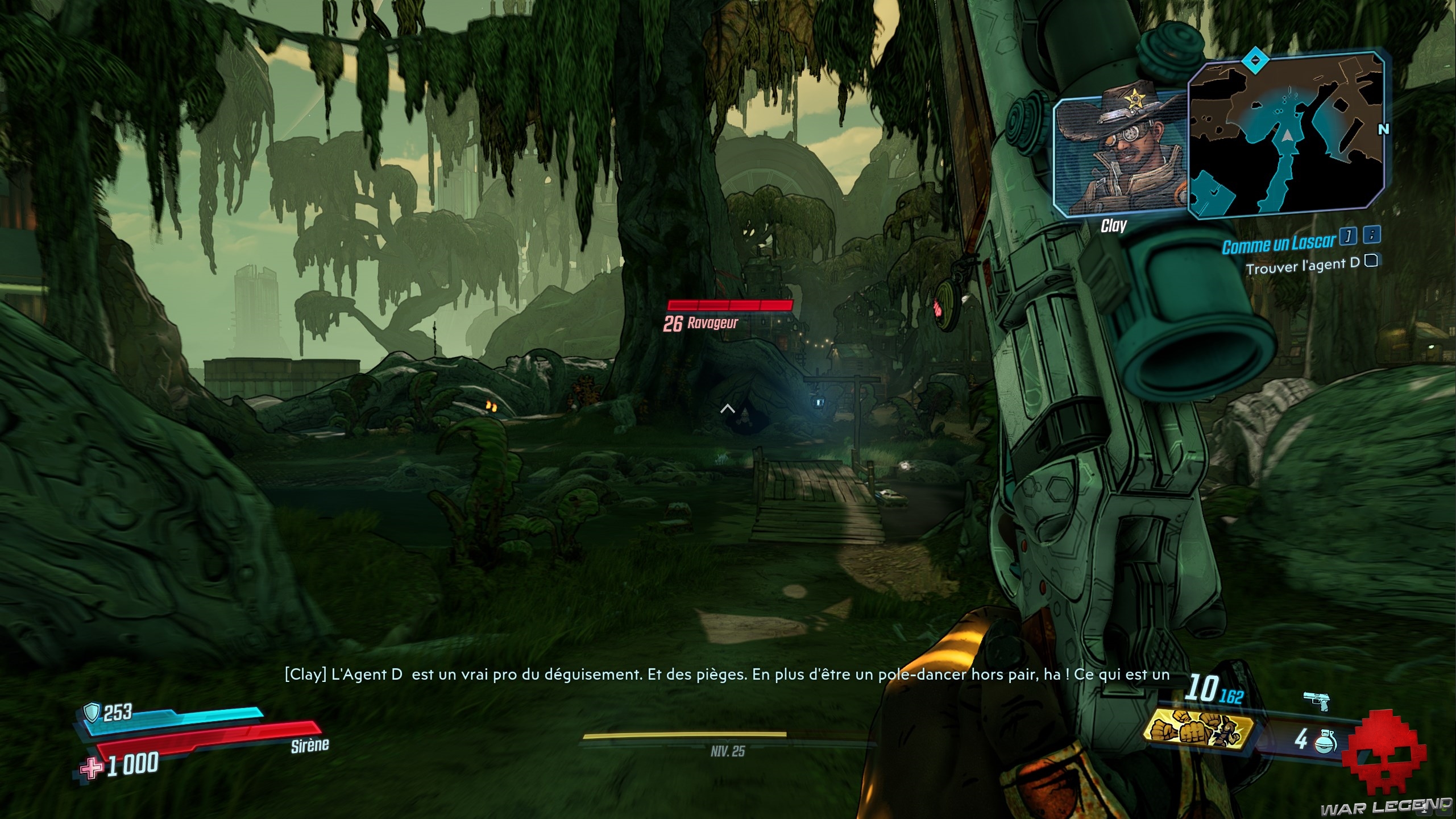Click the shield icon beside 253
This screenshot has width=1456, height=819.
92,712
